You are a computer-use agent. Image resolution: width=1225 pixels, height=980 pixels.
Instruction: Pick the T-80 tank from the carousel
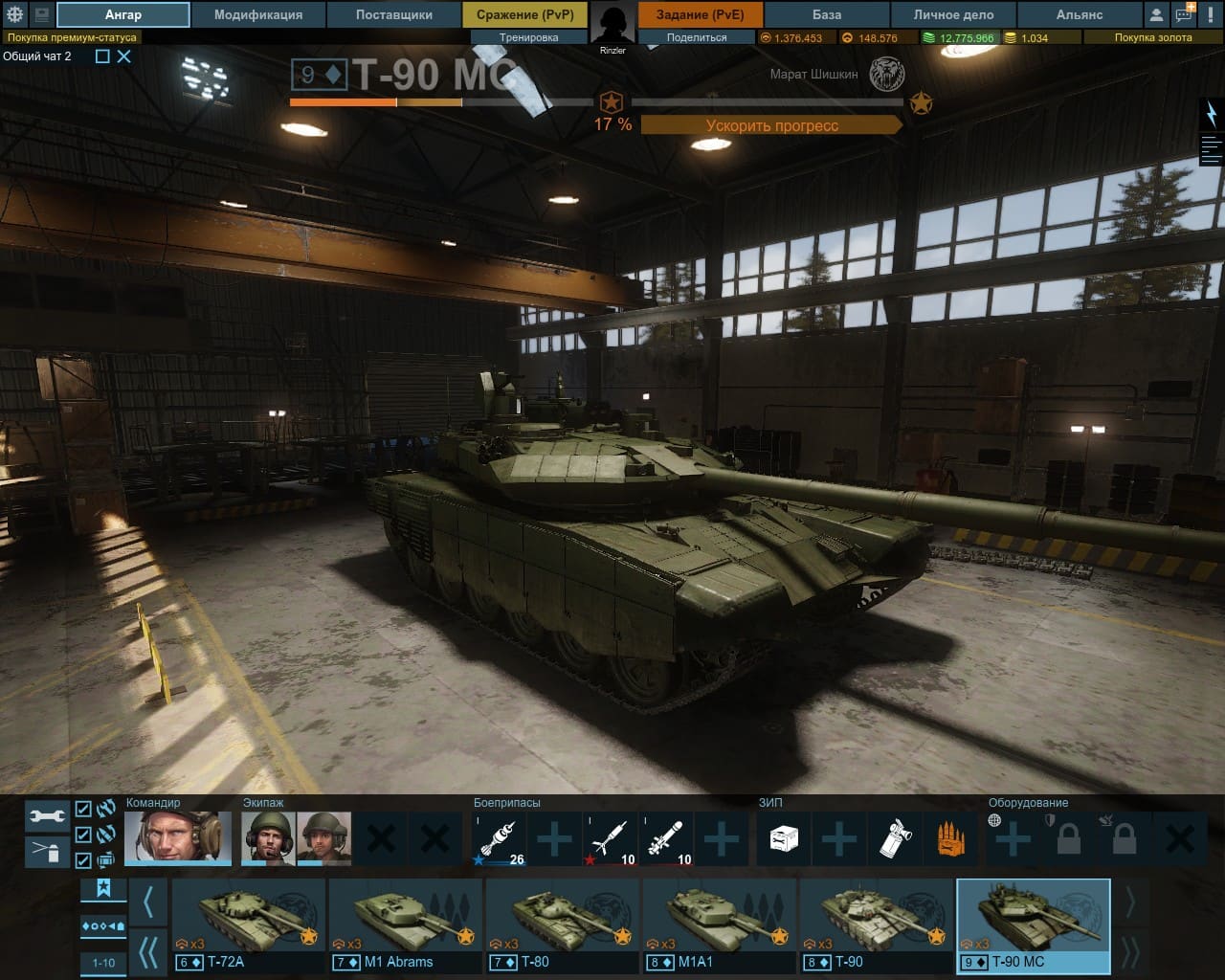click(563, 924)
